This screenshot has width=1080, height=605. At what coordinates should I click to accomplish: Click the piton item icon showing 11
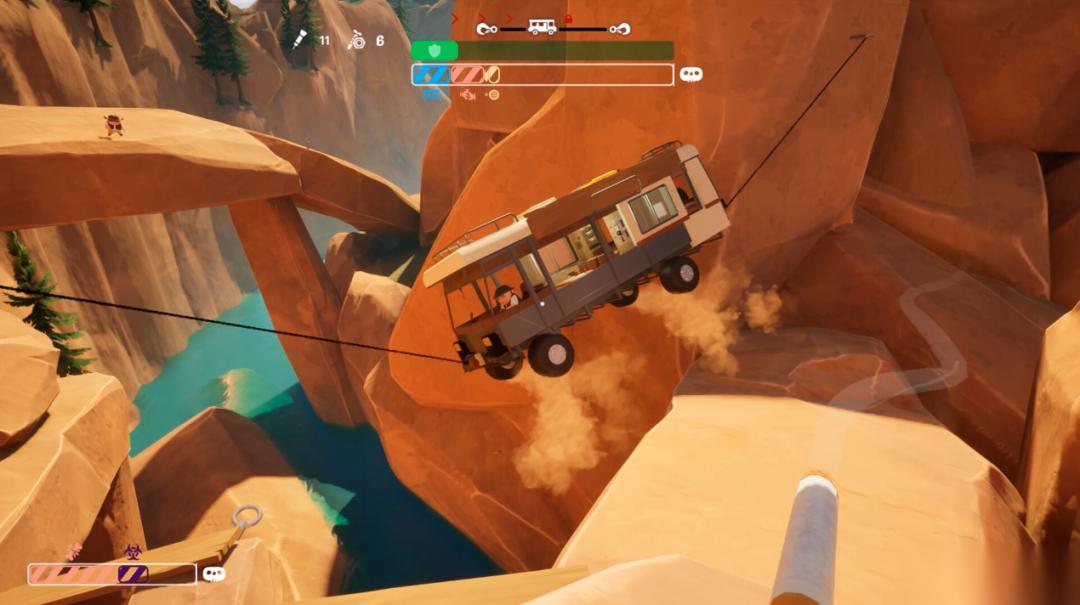click(x=300, y=40)
